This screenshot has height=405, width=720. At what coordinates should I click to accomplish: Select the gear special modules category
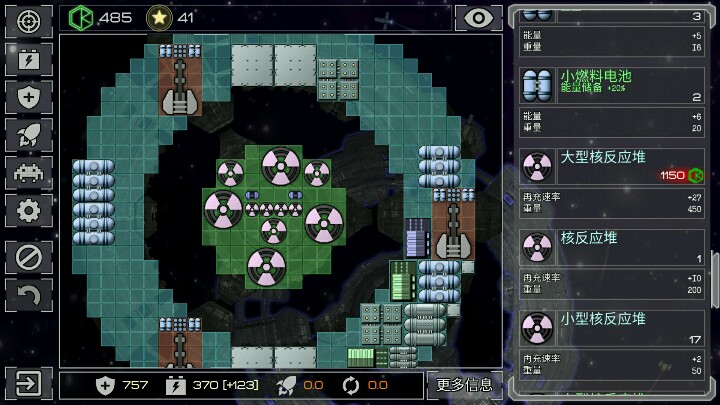click(29, 210)
